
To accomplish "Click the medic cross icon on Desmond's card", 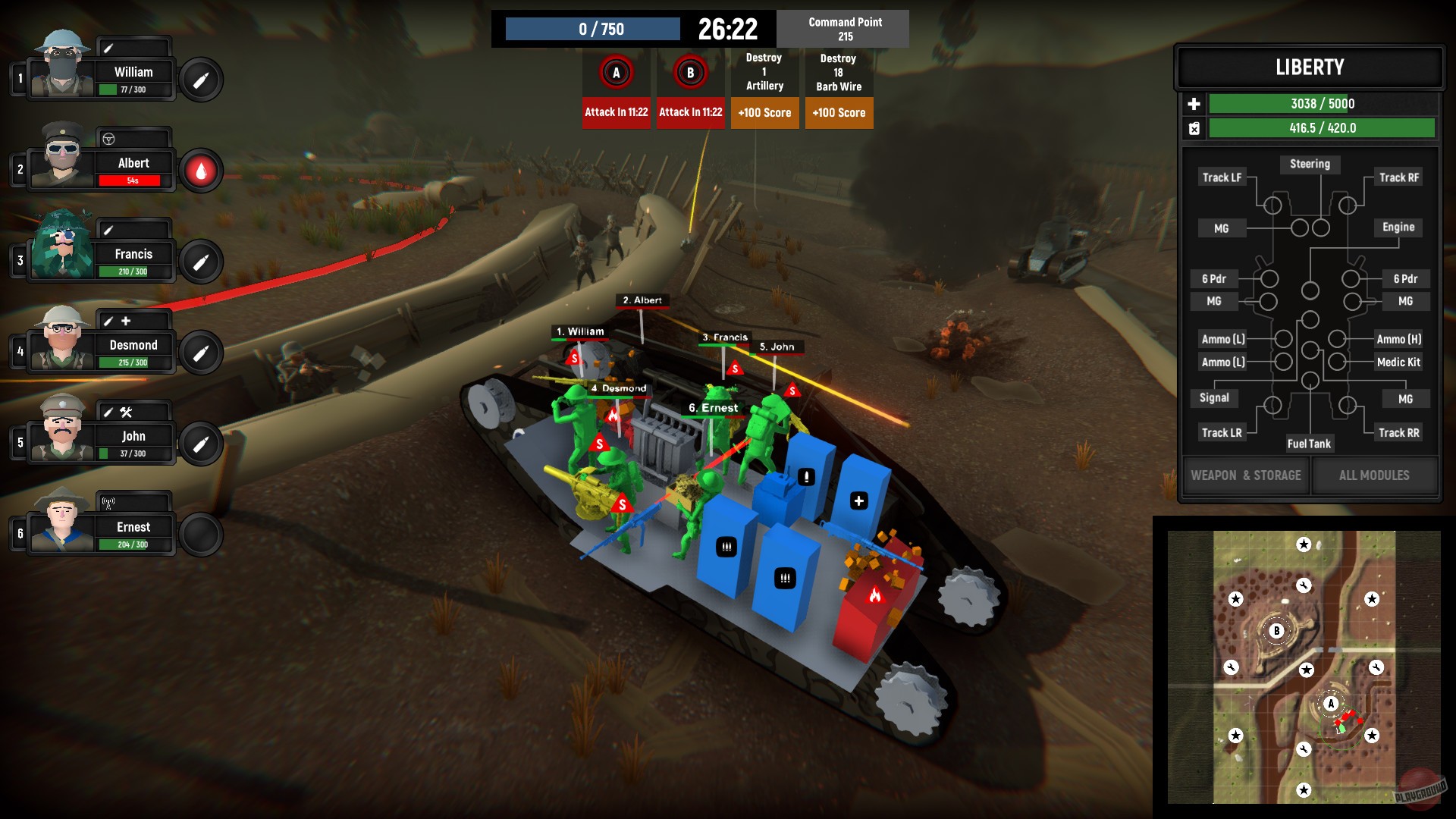I will coord(127,321).
